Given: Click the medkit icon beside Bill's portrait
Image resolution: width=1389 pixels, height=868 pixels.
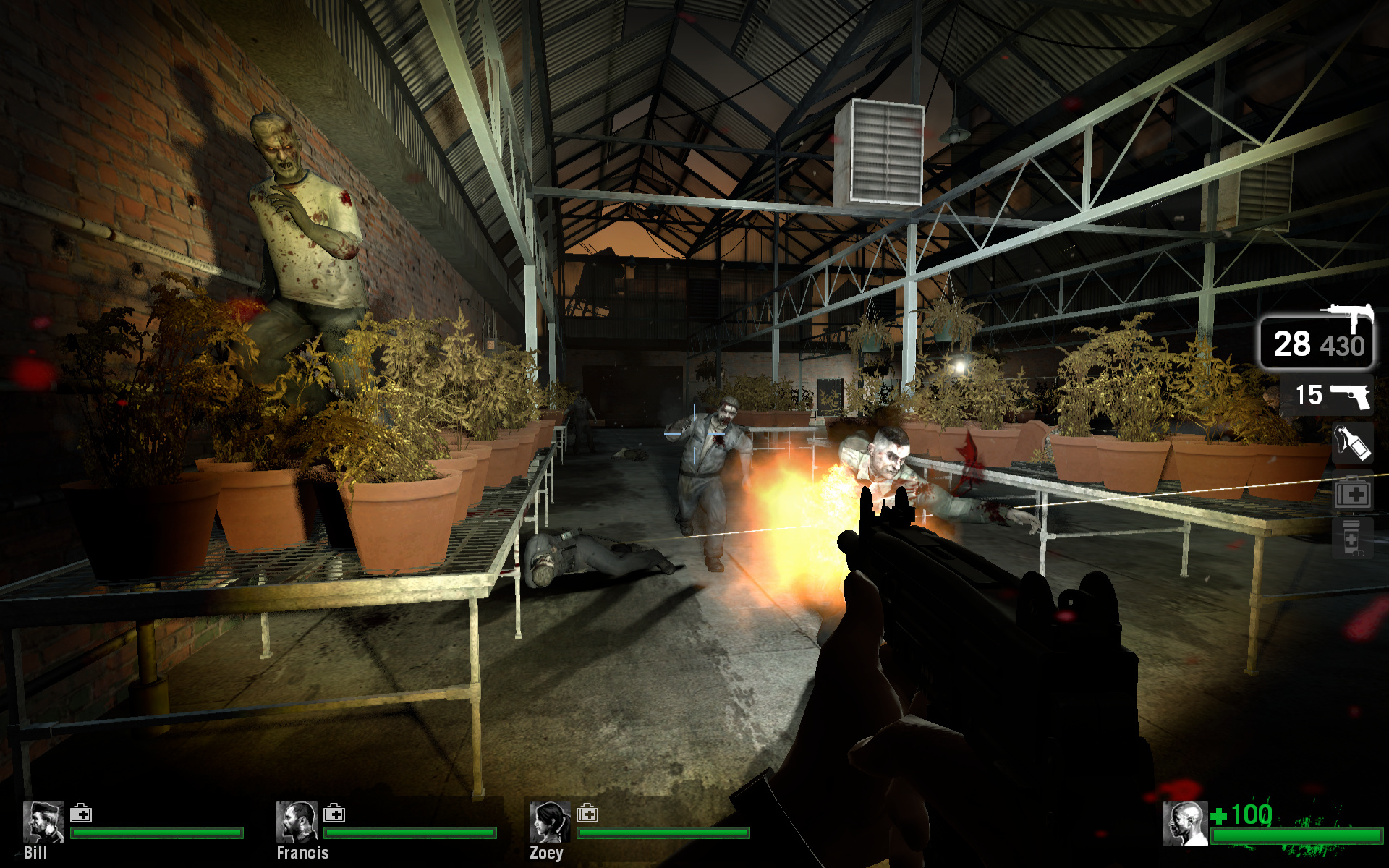Looking at the screenshot, I should click(81, 814).
